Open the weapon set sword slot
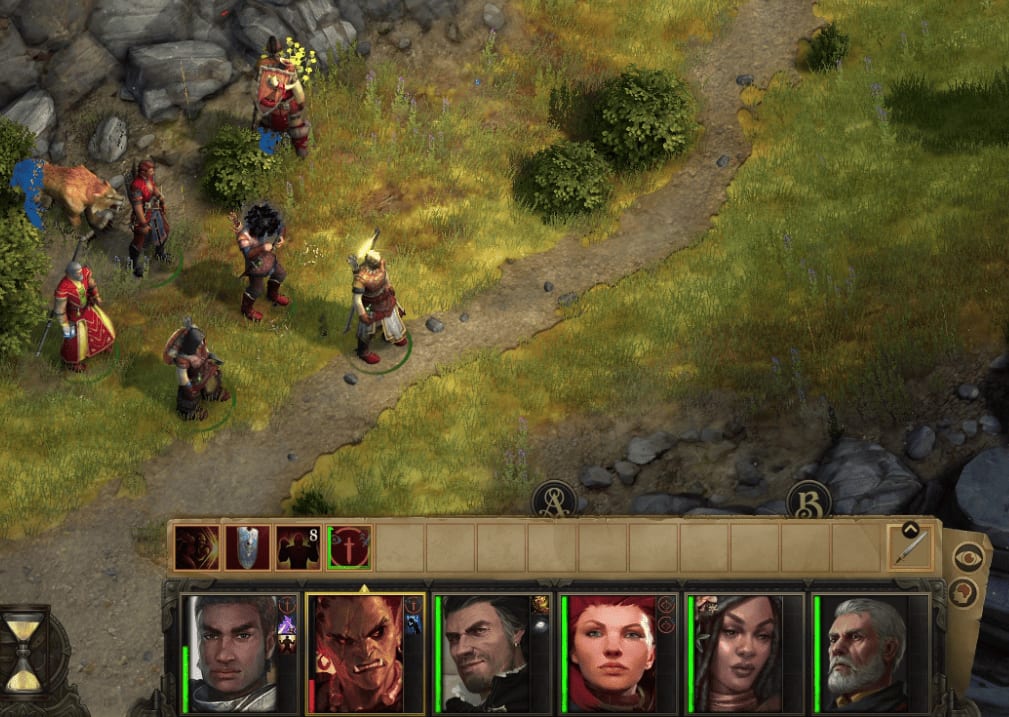The width and height of the screenshot is (1009, 717). [910, 546]
